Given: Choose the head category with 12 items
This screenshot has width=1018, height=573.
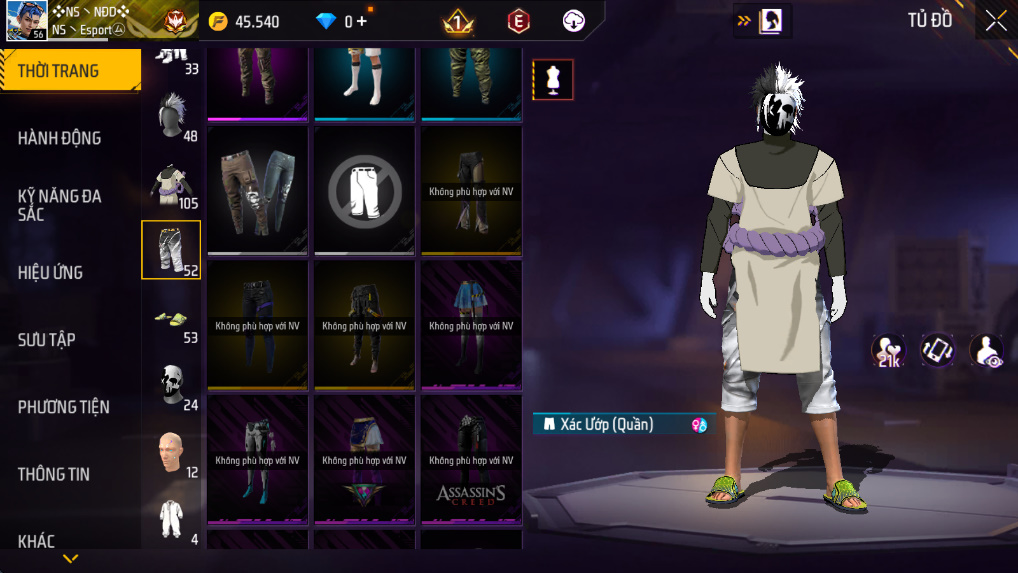Looking at the screenshot, I should point(172,454).
